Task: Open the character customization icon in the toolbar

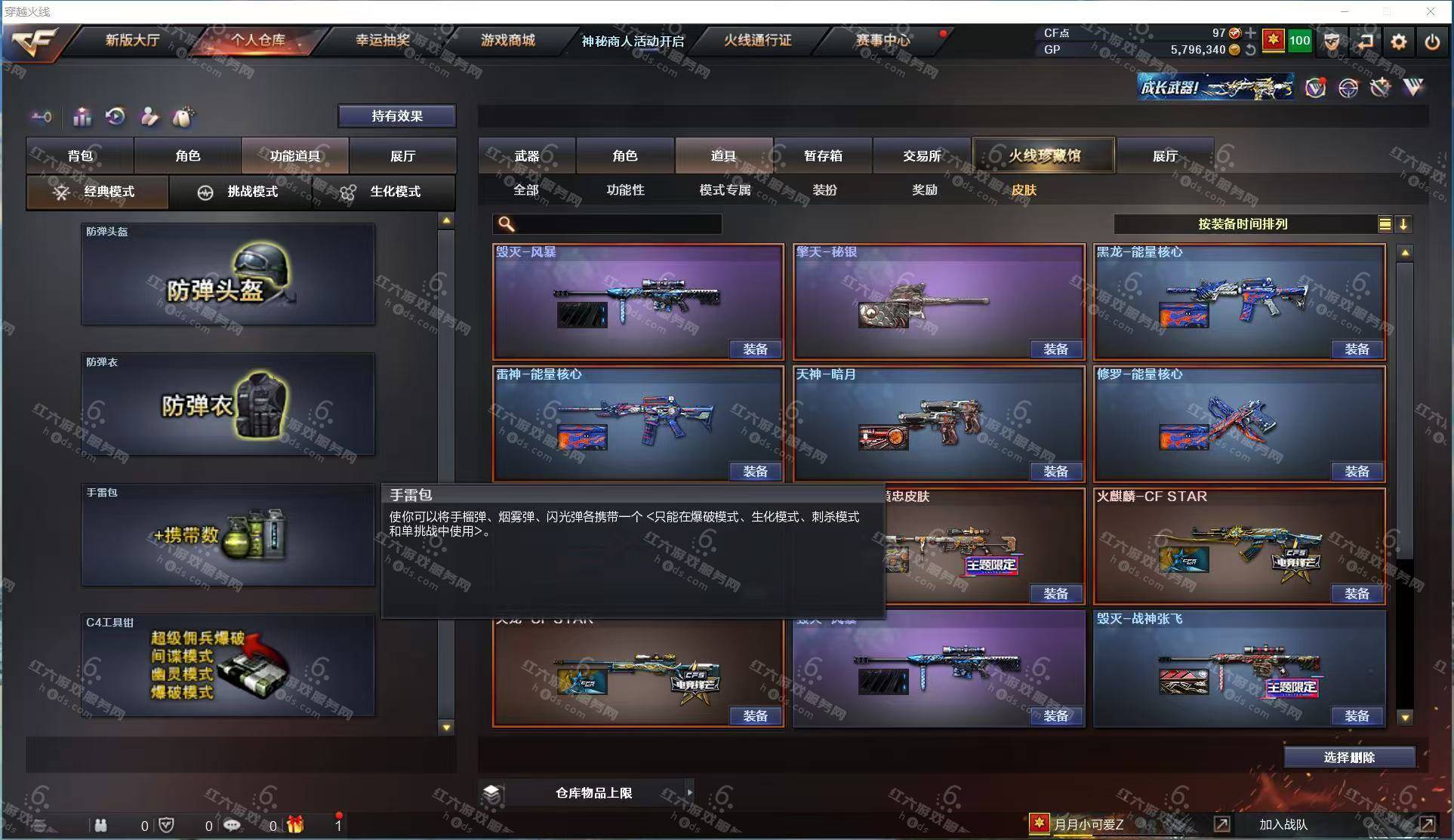Action: (149, 117)
